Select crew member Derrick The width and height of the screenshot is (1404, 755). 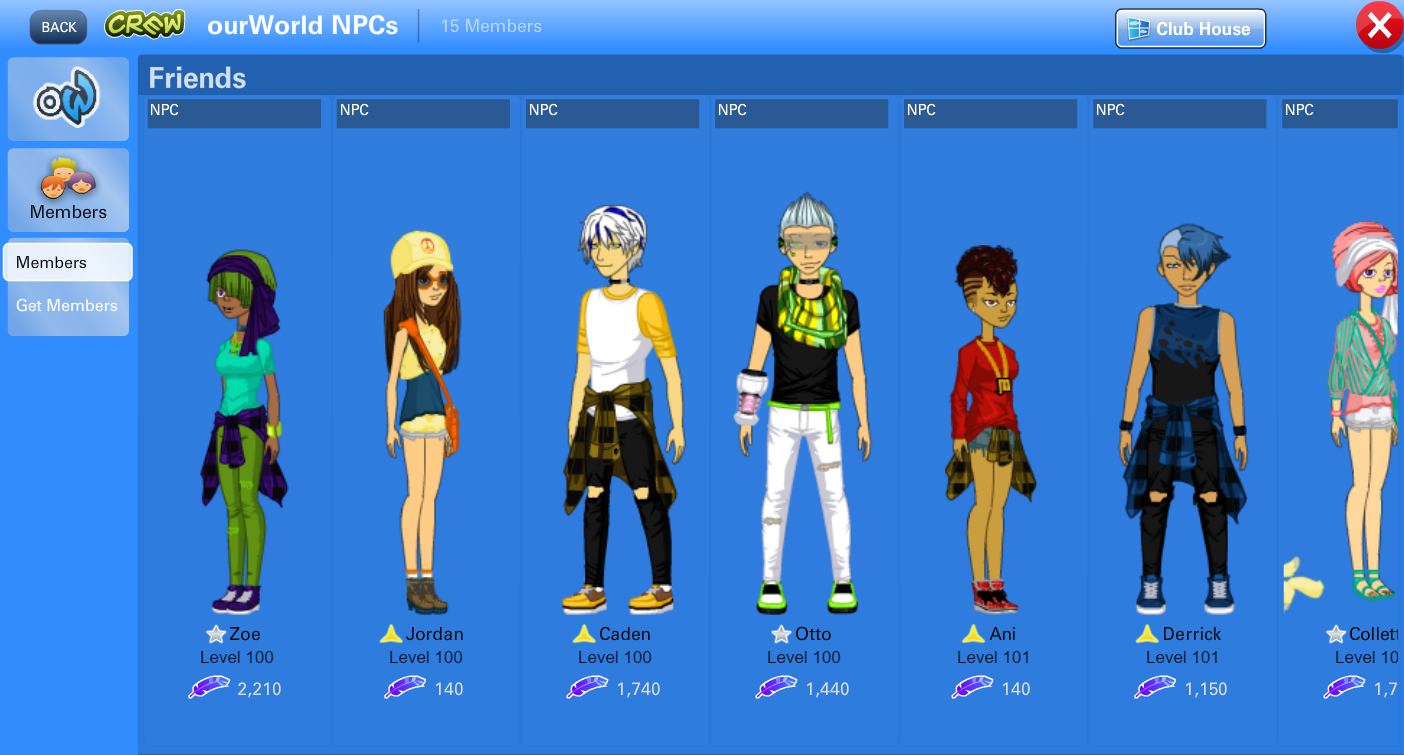click(x=1180, y=420)
